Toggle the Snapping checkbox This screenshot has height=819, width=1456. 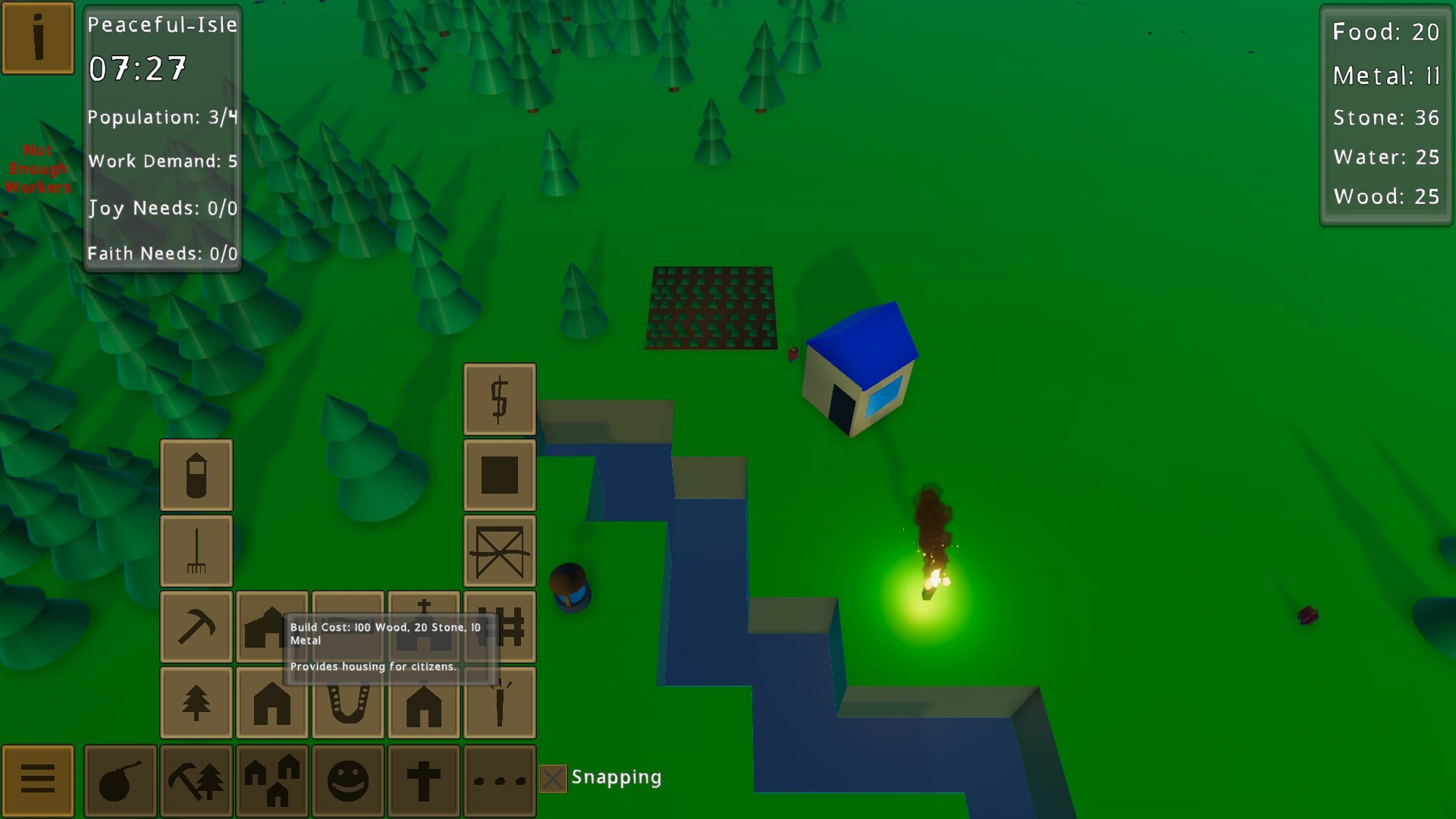(552, 777)
